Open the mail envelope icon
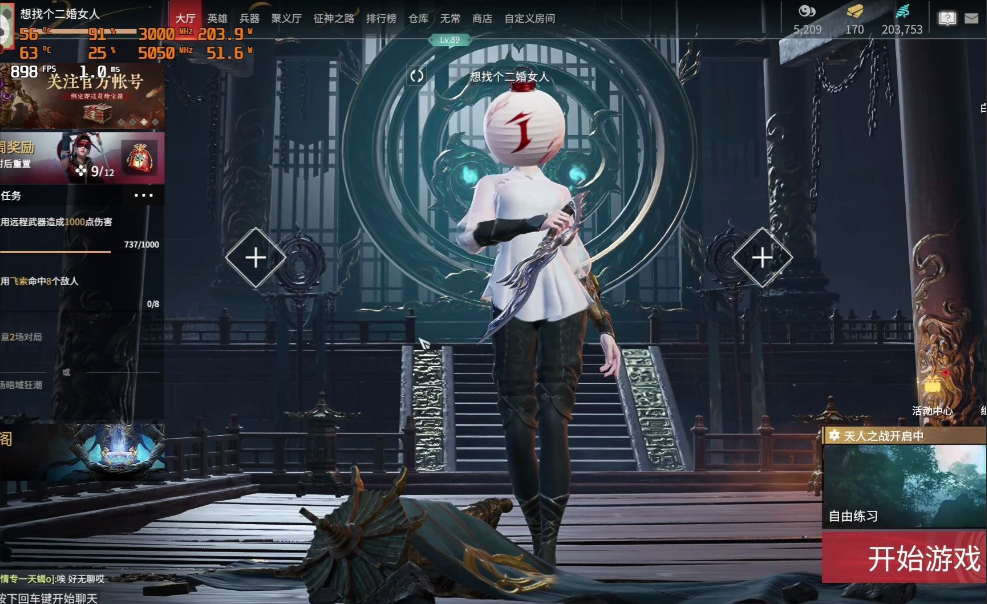 point(971,18)
